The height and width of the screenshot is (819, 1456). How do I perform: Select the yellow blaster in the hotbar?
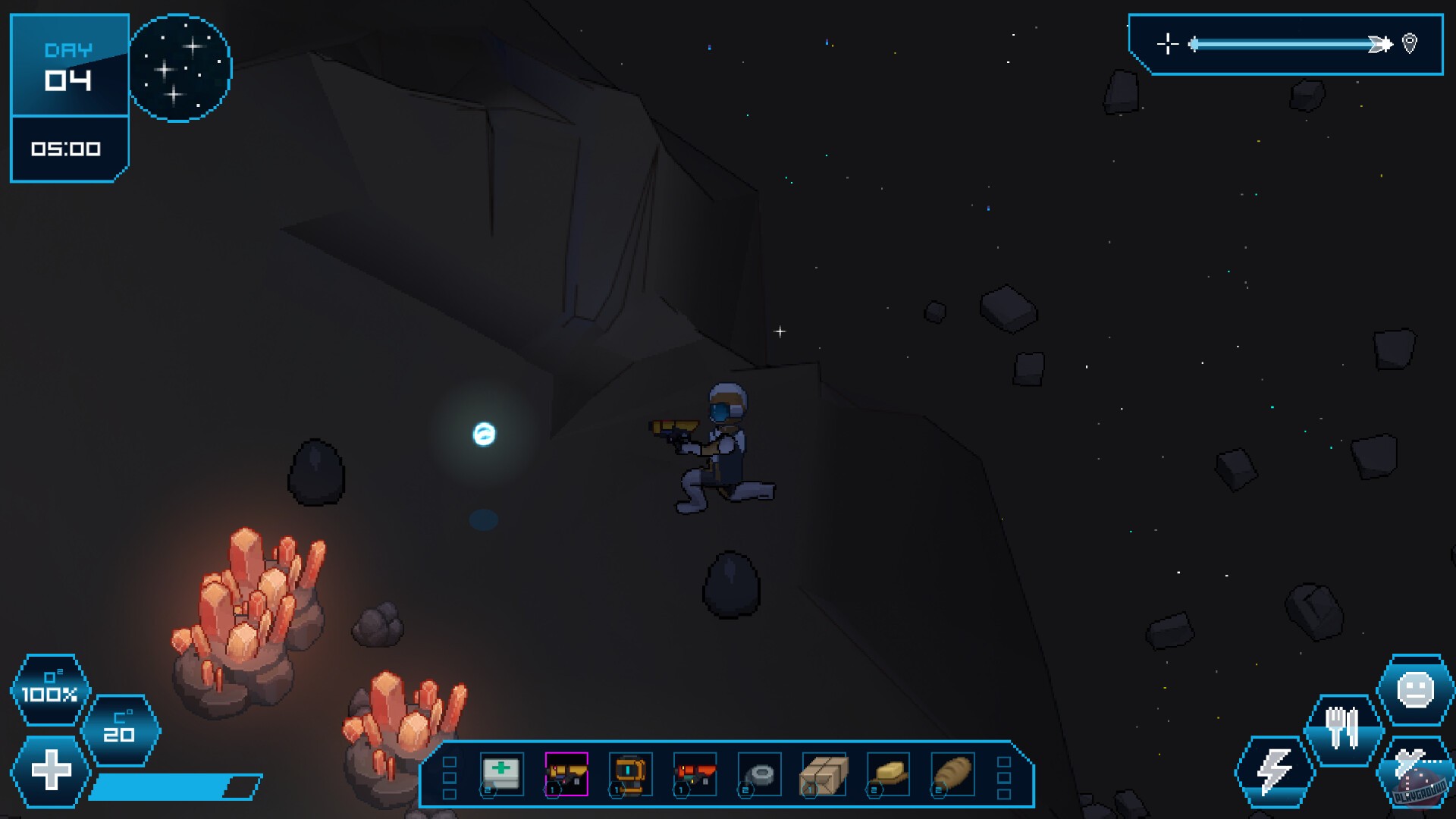(565, 773)
